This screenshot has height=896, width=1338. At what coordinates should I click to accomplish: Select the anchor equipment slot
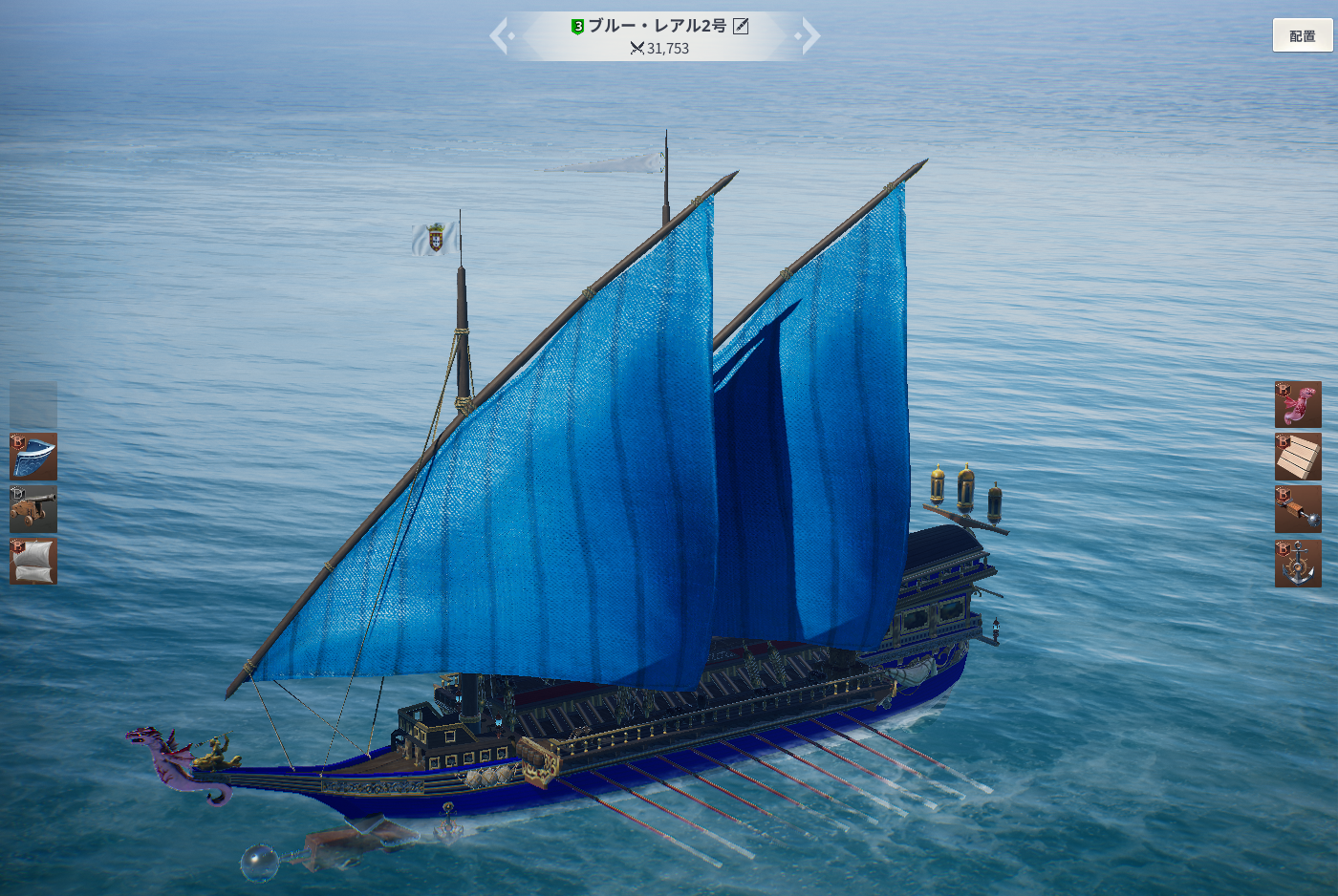coord(1298,563)
